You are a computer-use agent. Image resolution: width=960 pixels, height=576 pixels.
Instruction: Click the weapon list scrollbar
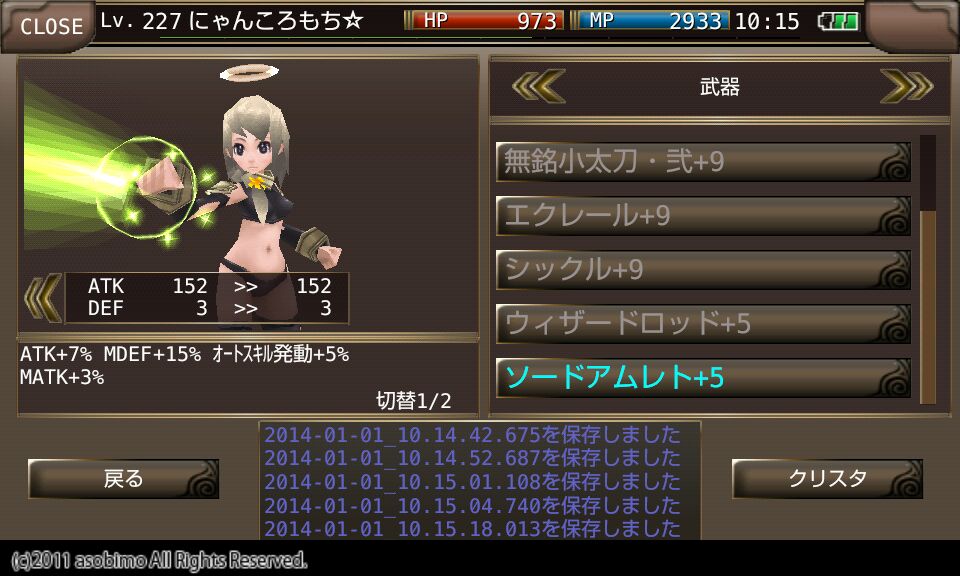tap(928, 270)
